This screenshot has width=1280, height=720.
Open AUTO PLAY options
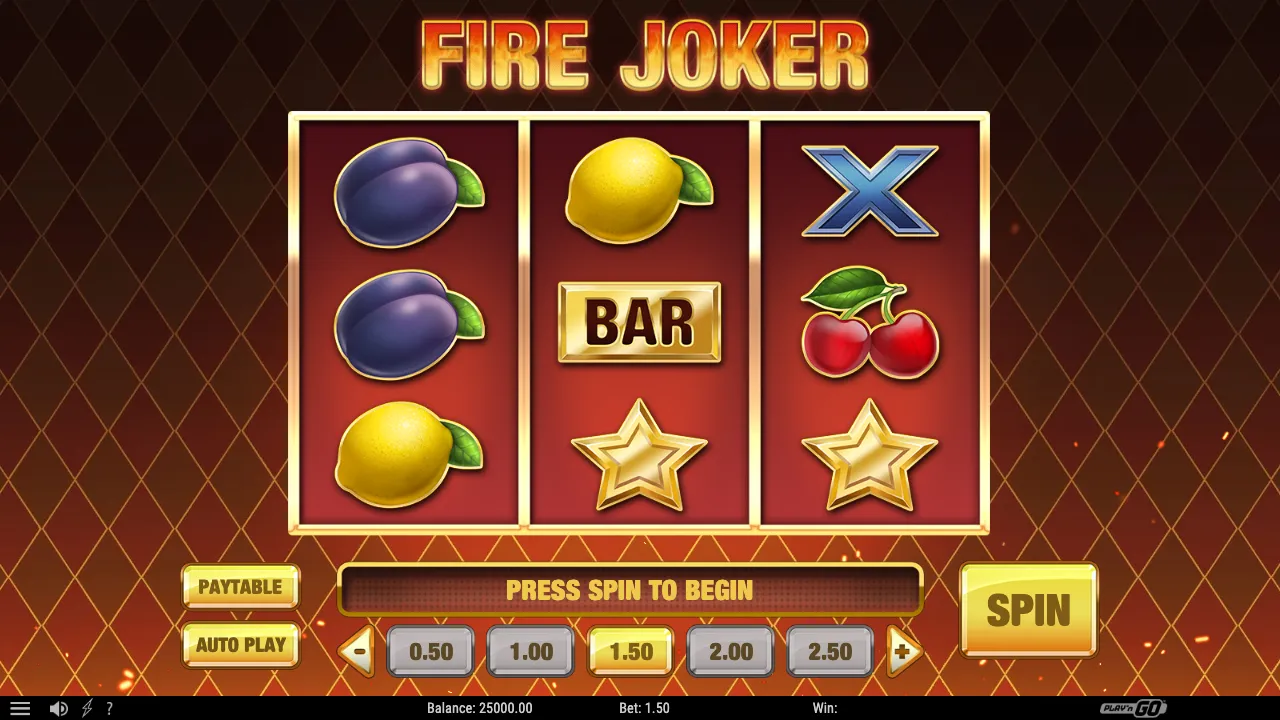click(239, 645)
